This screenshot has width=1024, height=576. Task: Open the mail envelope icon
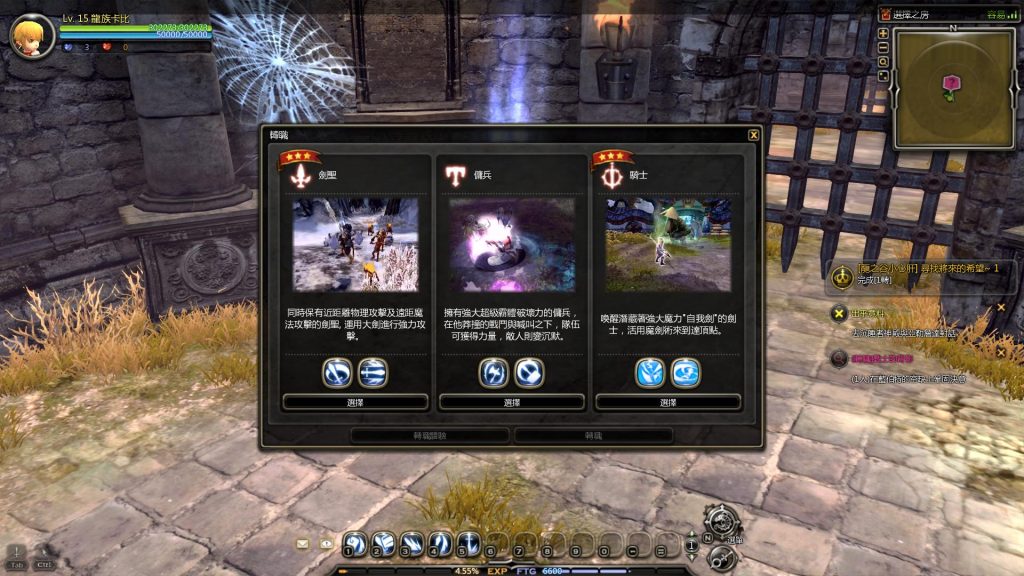(x=302, y=544)
